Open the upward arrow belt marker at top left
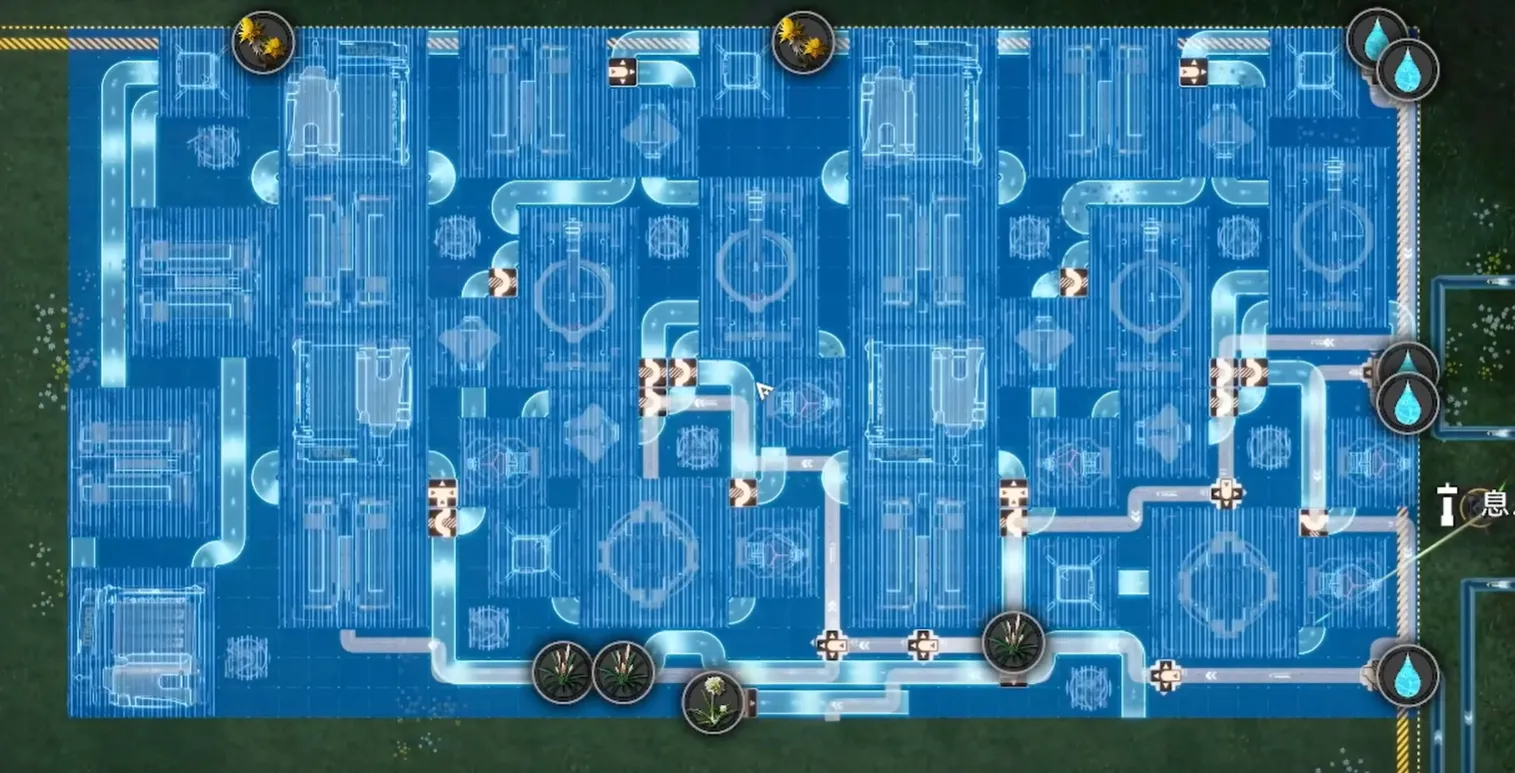Image resolution: width=1515 pixels, height=773 pixels. pos(622,70)
